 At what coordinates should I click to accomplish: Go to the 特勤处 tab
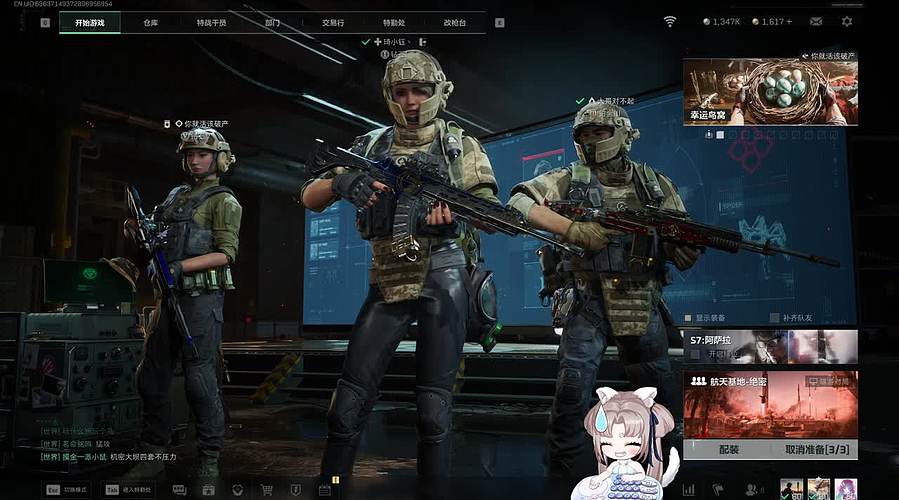point(394,22)
